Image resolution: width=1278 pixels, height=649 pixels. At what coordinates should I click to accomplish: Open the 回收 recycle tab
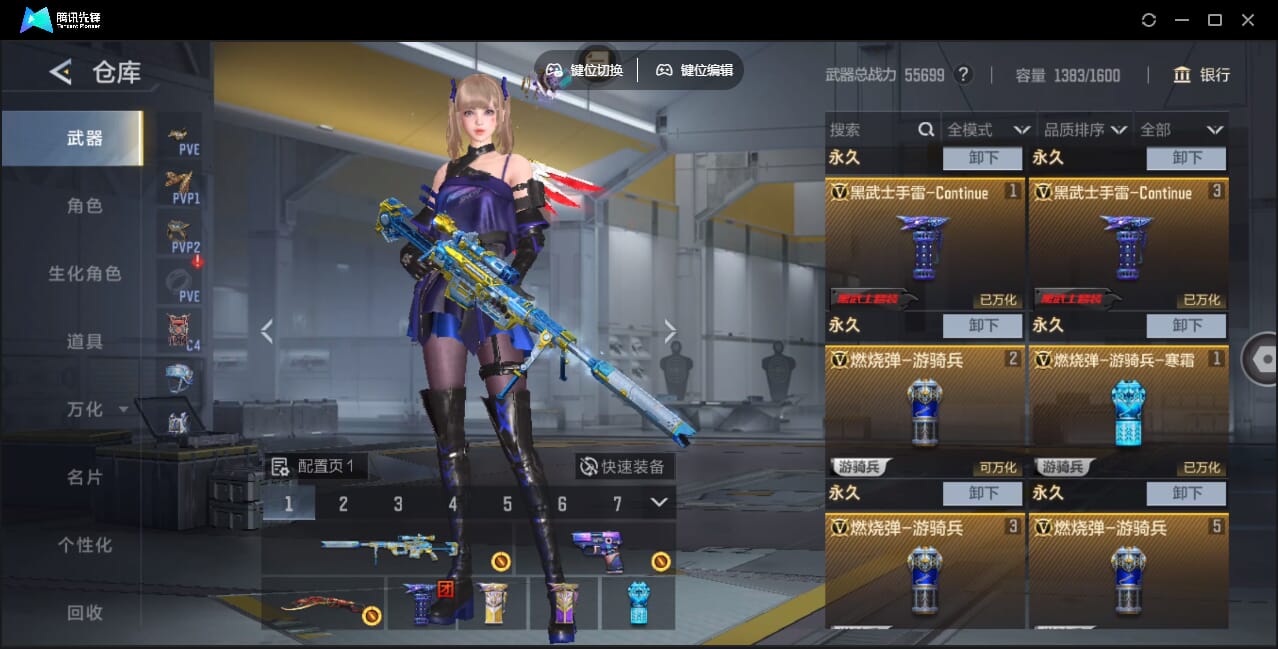[85, 613]
